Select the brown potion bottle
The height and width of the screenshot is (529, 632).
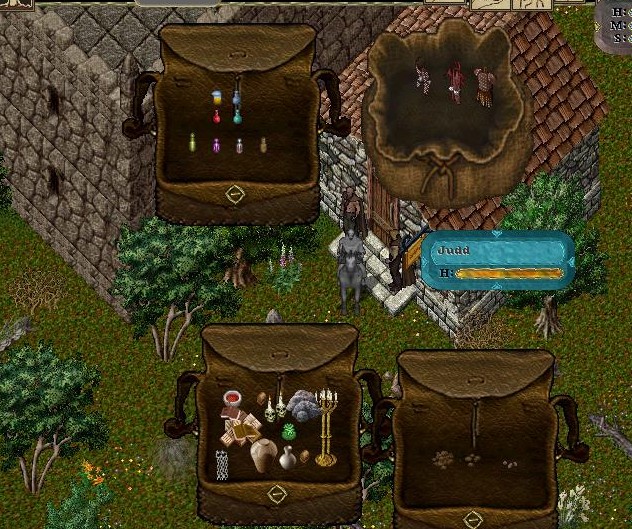(264, 145)
